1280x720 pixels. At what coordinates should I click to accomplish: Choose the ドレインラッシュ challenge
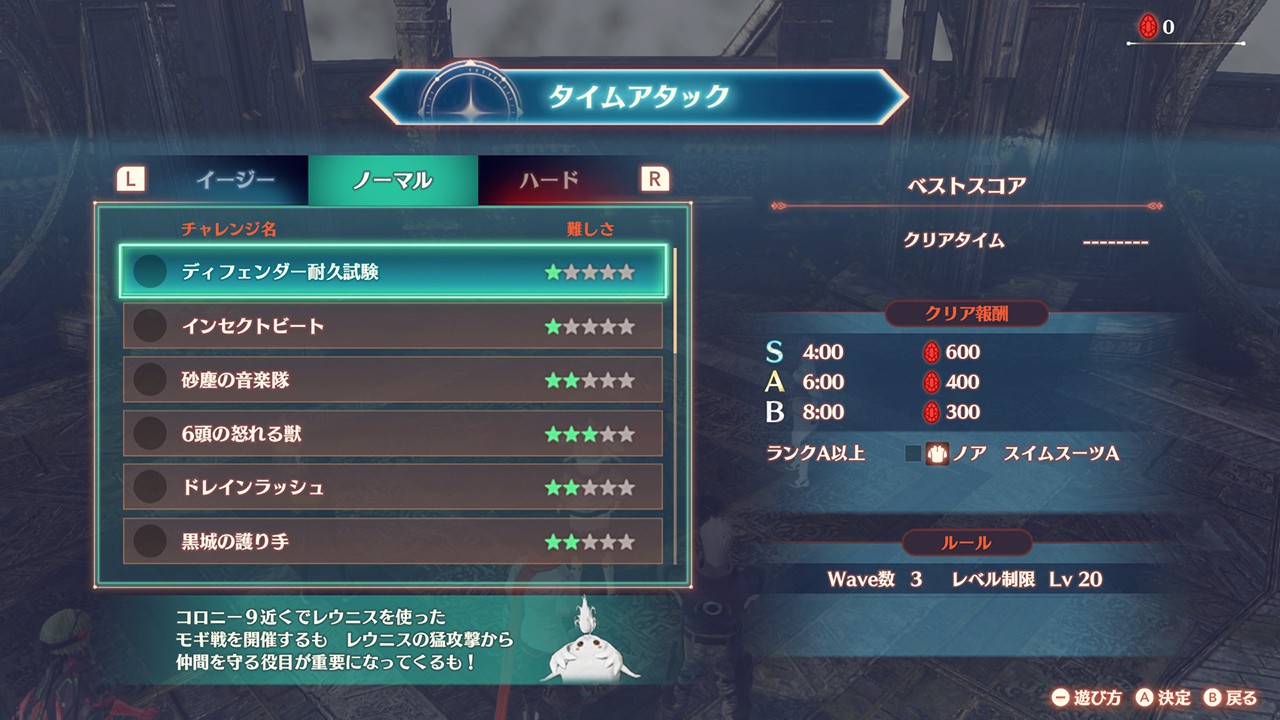coord(392,488)
